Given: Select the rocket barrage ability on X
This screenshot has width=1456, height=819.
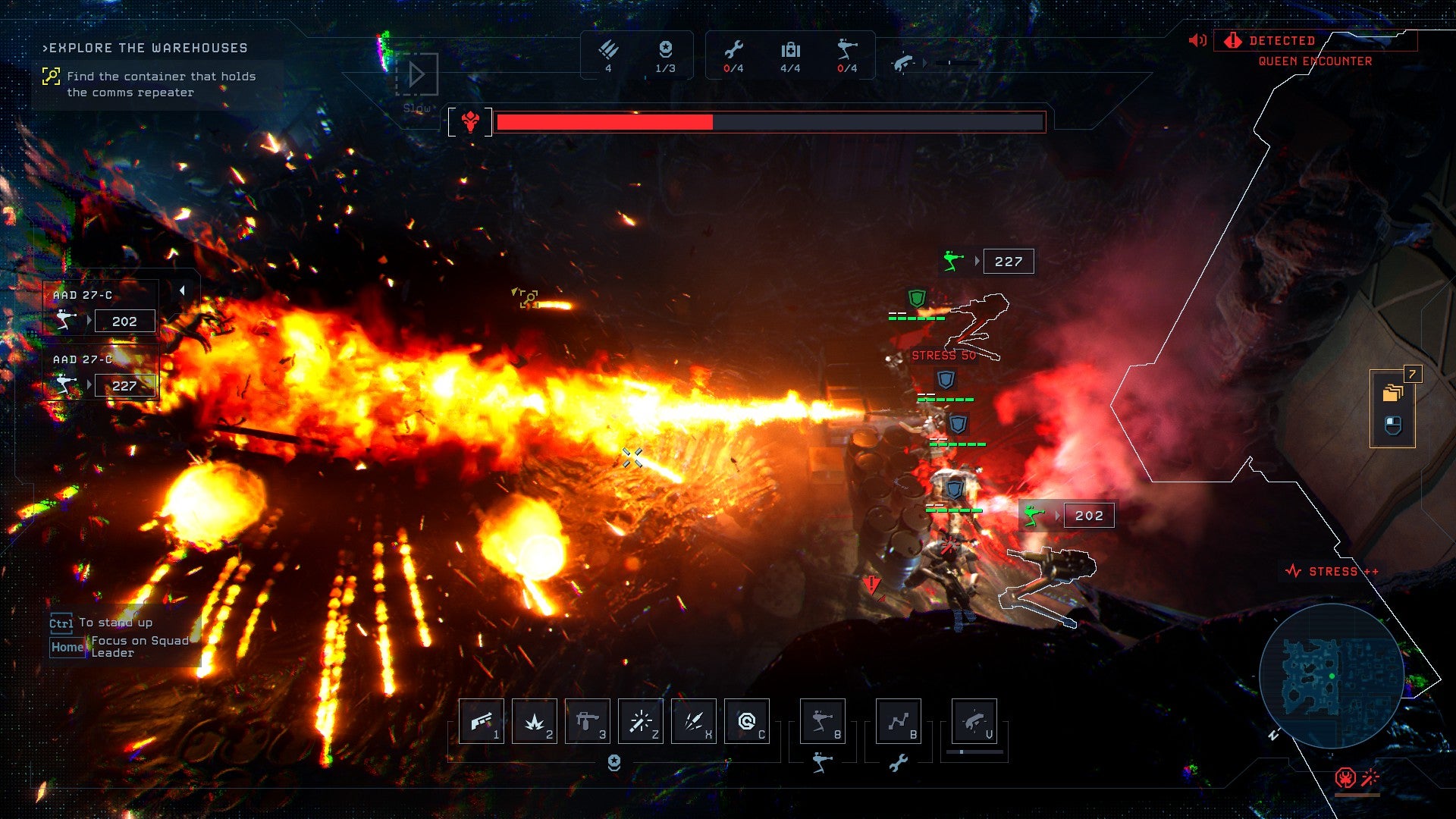Looking at the screenshot, I should (694, 721).
